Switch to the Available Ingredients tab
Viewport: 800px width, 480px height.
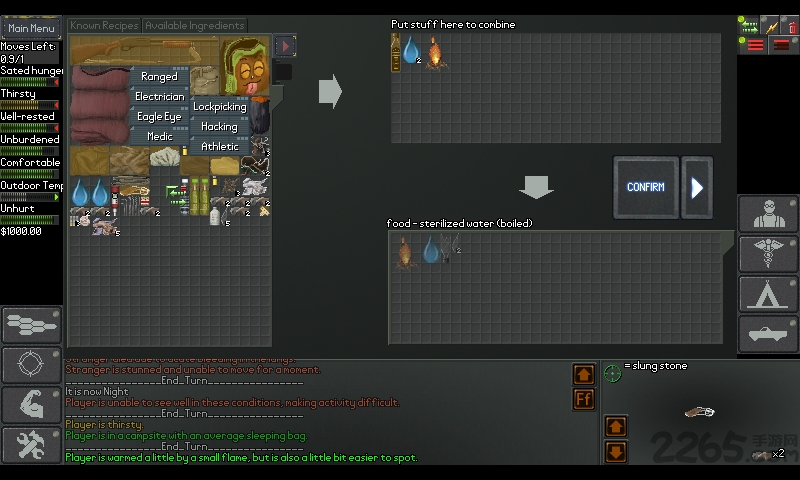pos(195,24)
